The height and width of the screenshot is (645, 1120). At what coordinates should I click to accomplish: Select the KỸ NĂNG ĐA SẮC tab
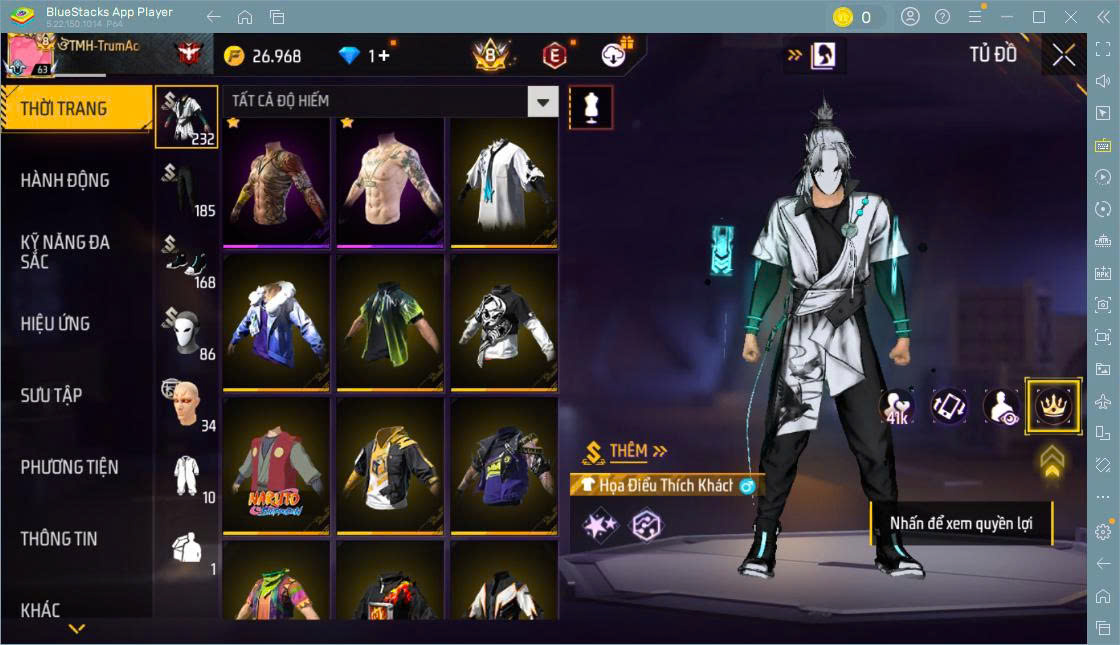point(65,252)
